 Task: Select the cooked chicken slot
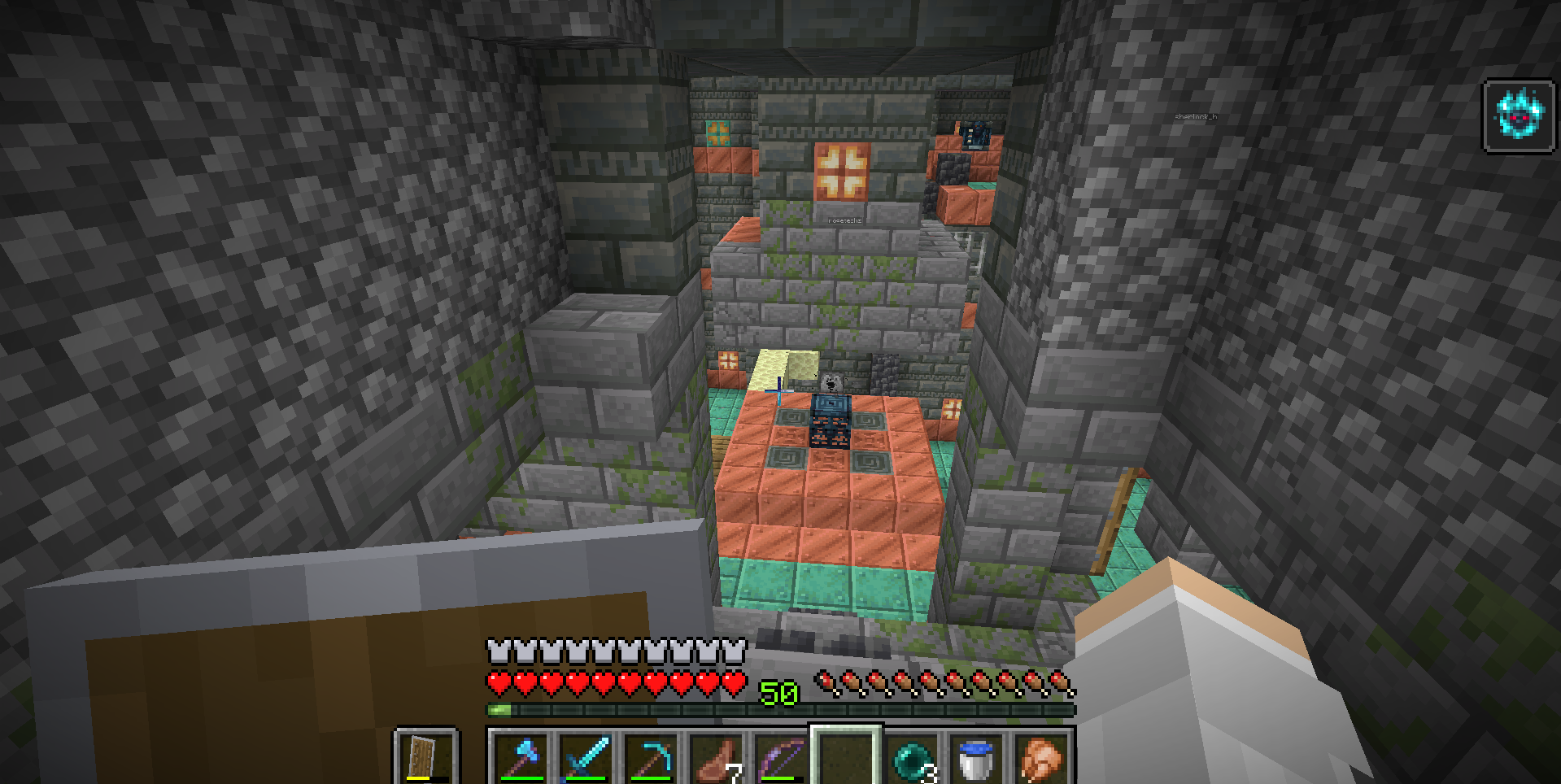tap(1042, 758)
